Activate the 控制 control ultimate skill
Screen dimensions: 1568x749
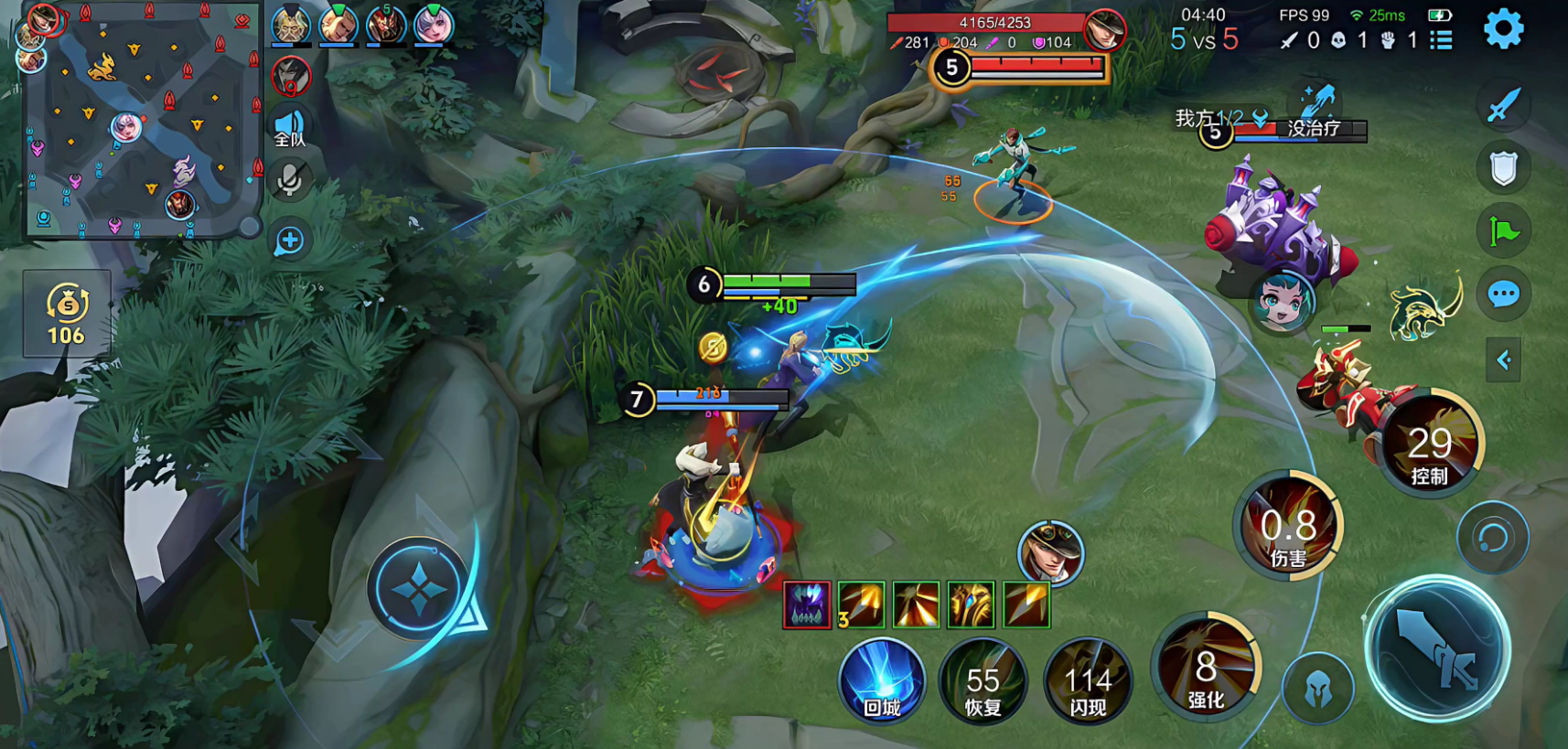(1429, 444)
